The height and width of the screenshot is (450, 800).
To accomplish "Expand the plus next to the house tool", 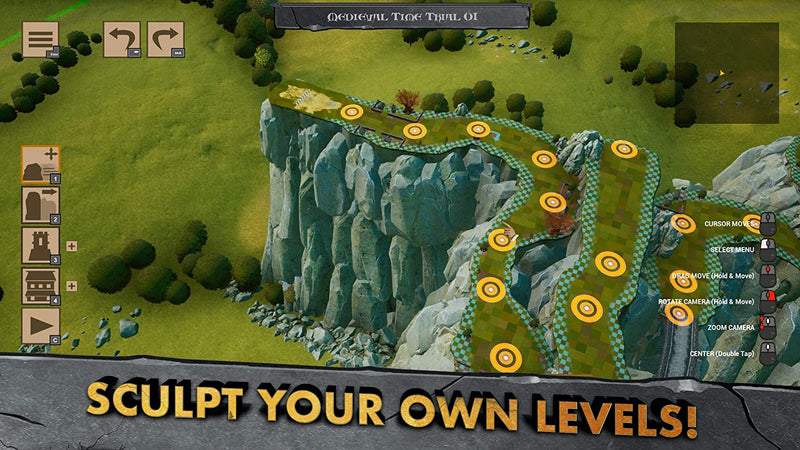I will 71,286.
